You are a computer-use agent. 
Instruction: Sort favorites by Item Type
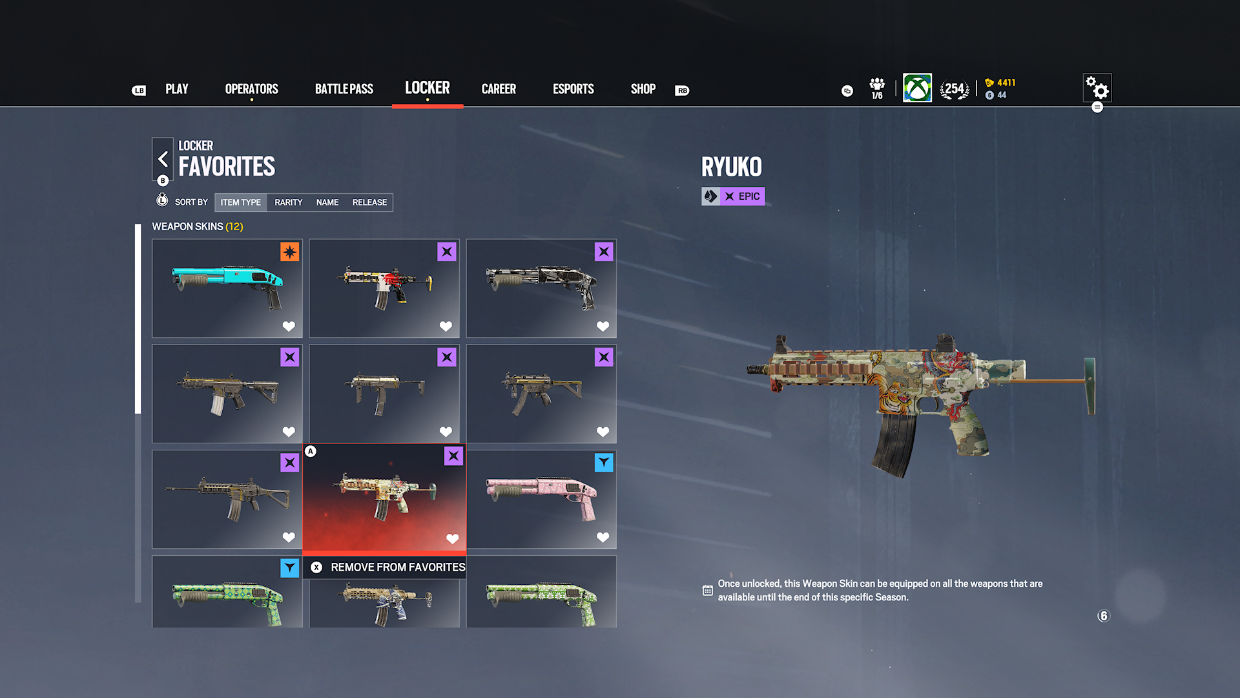241,202
